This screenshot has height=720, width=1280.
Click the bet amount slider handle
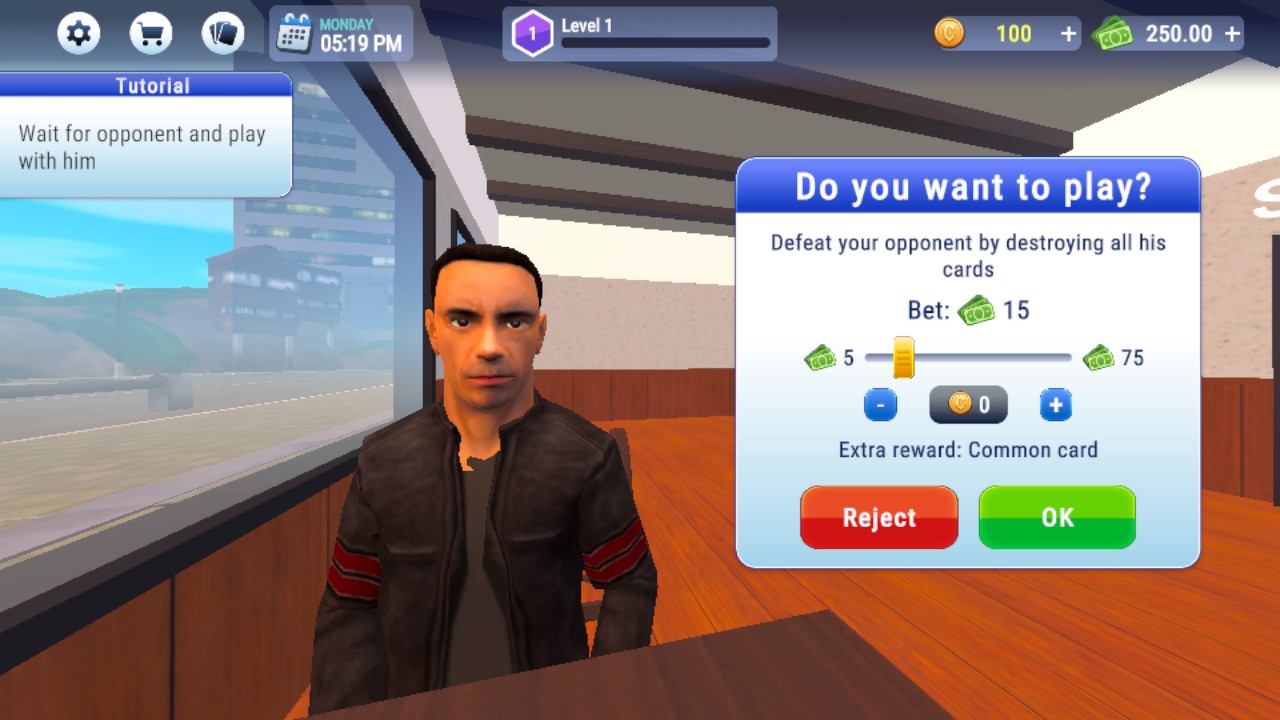coord(903,357)
